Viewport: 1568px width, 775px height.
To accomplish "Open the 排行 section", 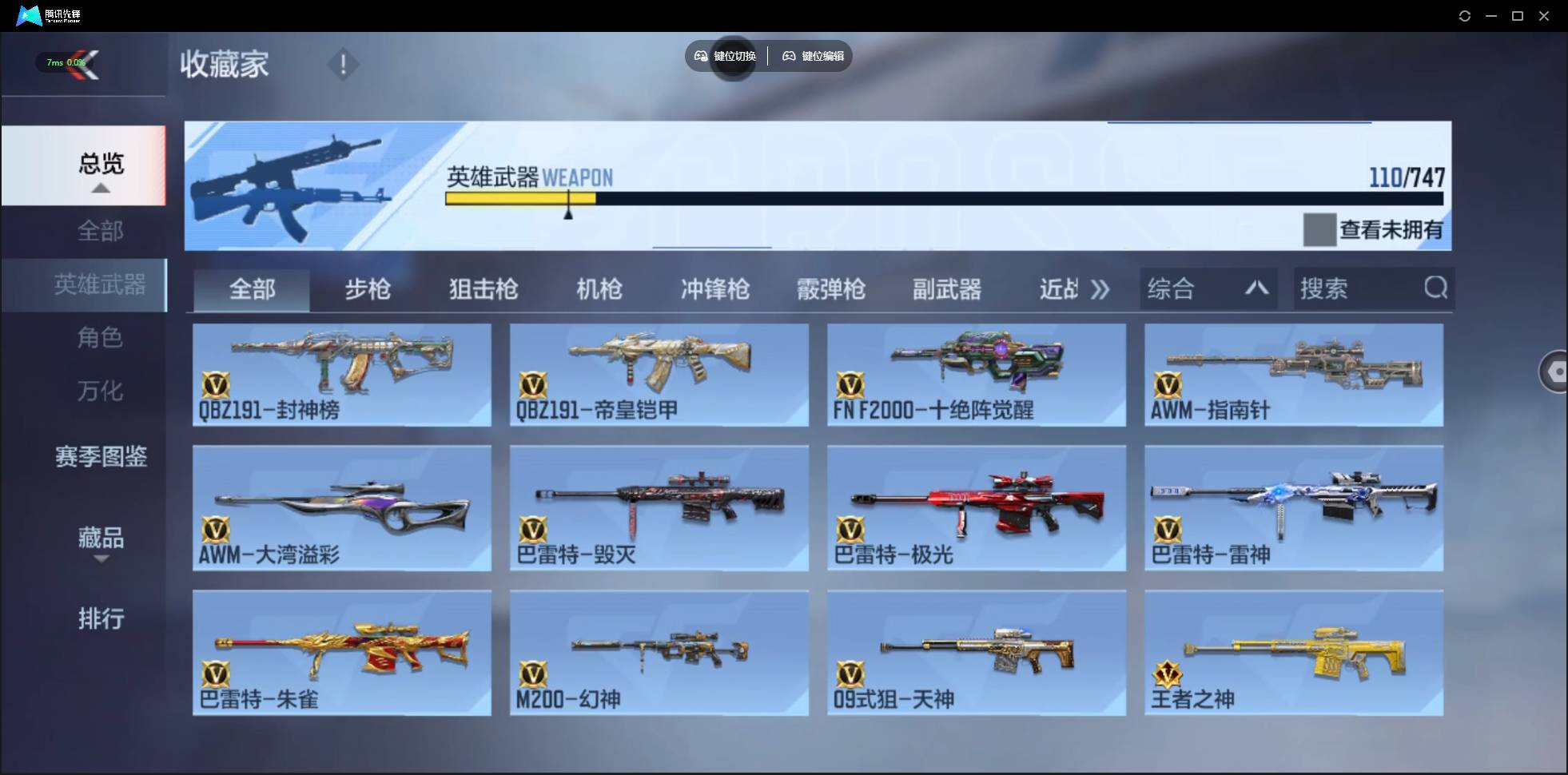I will pyautogui.click(x=101, y=618).
